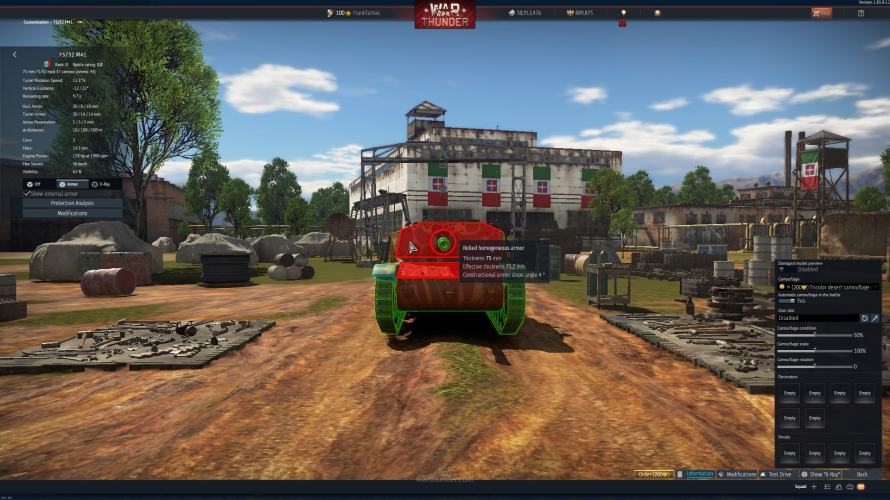This screenshot has width=890, height=500.
Task: Switch to X-Ray view mode
Action: click(102, 184)
